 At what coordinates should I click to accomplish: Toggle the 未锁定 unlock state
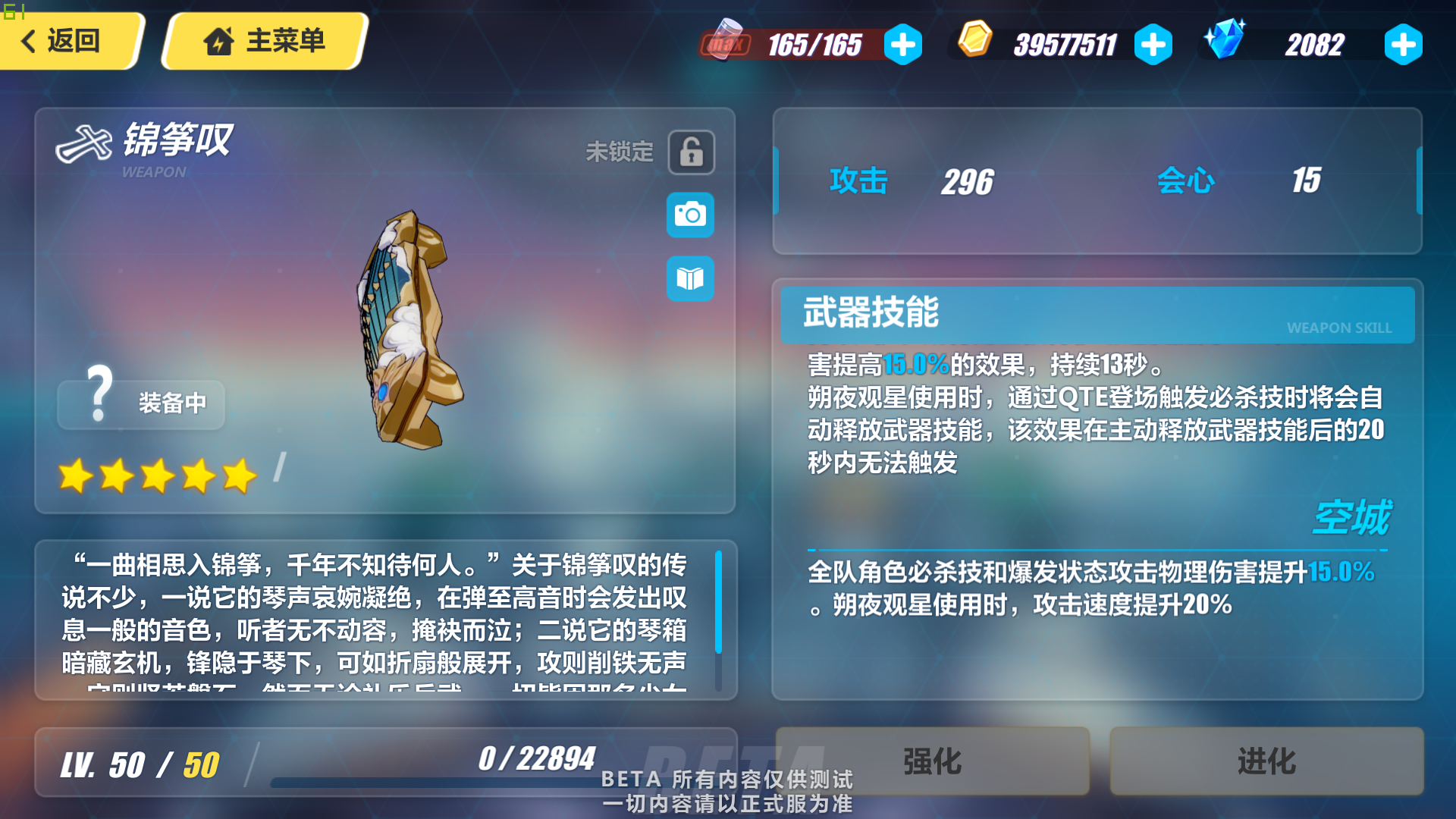[620, 151]
